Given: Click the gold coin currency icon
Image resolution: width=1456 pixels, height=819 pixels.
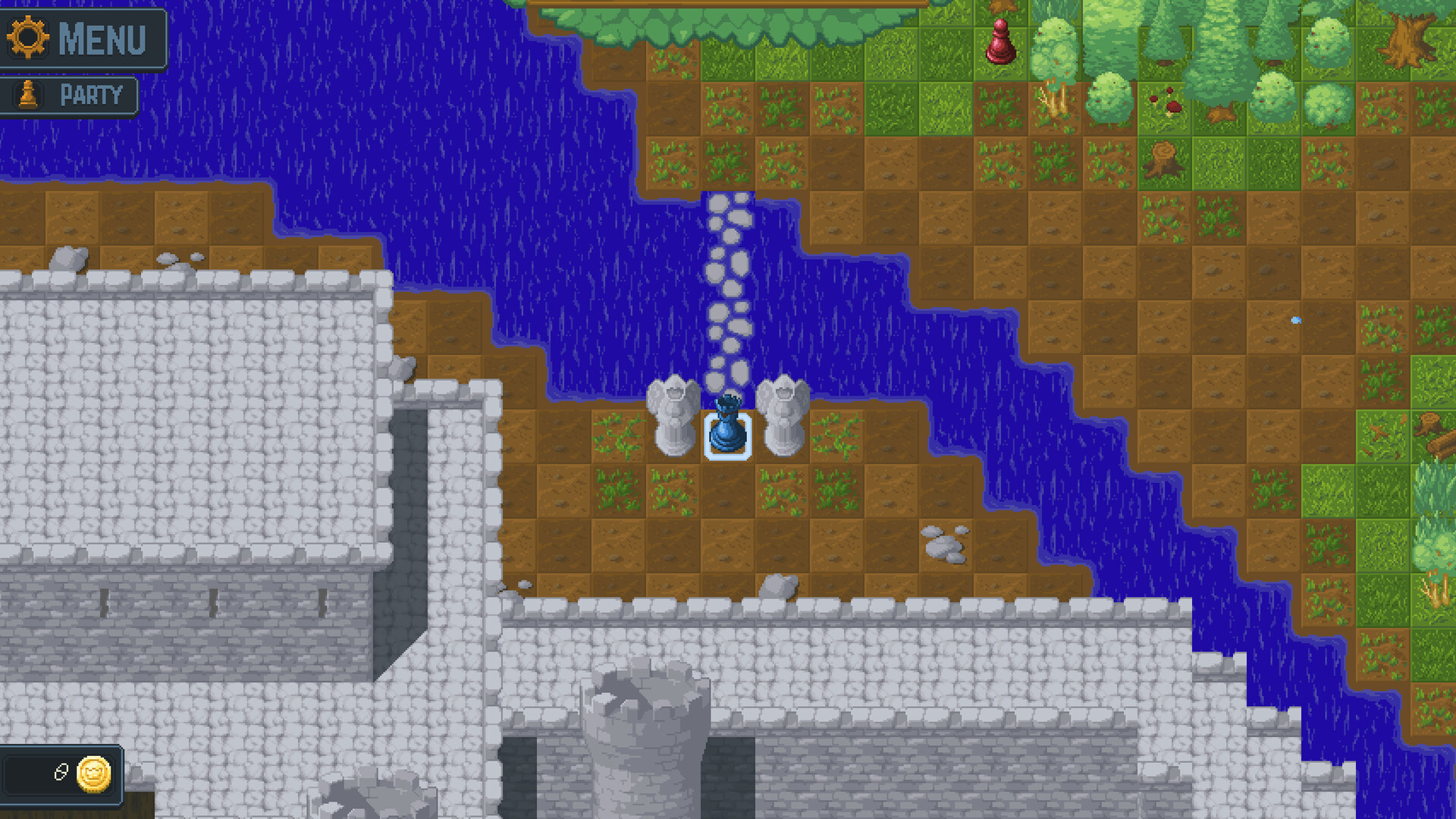Looking at the screenshot, I should (x=93, y=775).
